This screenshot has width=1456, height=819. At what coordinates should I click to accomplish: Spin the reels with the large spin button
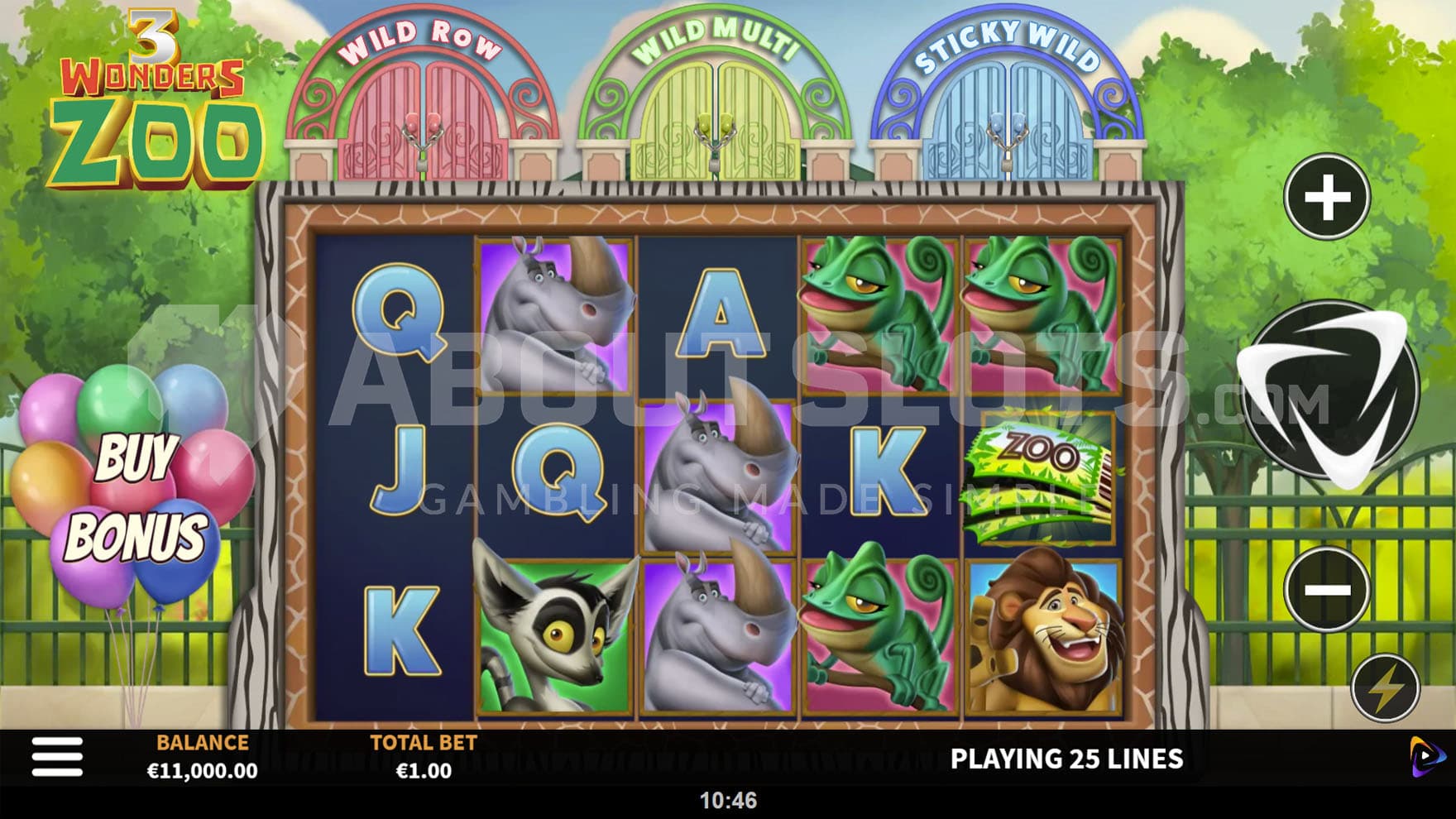pyautogui.click(x=1328, y=392)
